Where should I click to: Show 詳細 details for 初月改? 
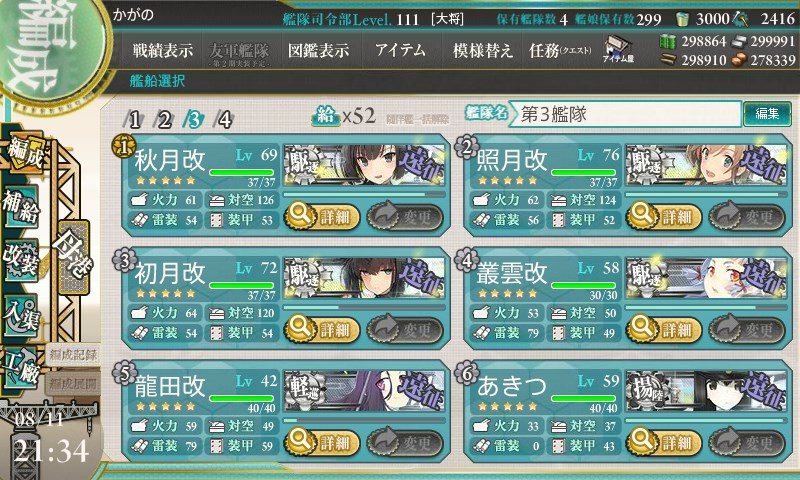click(x=321, y=328)
